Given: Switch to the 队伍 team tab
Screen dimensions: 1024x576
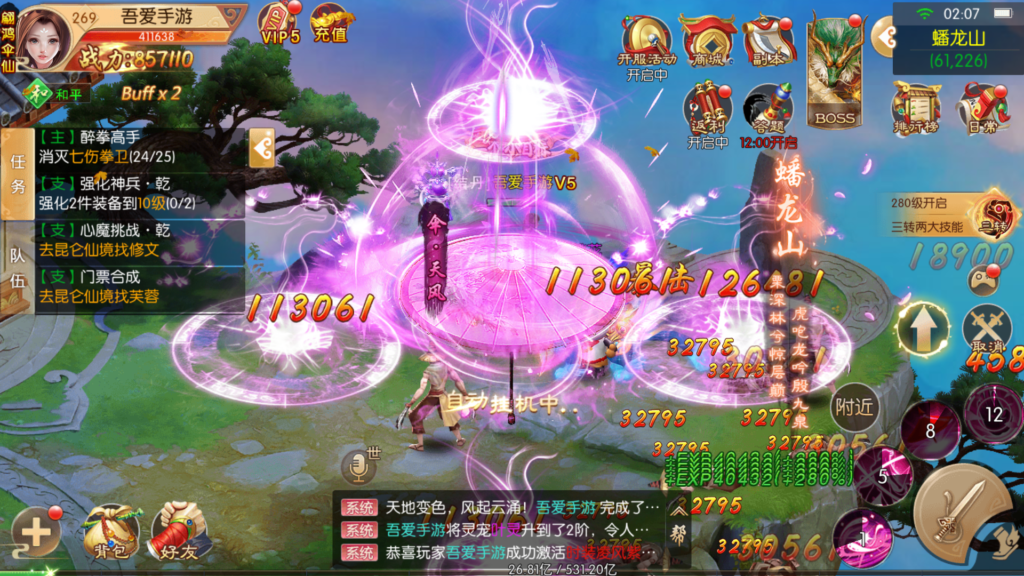Looking at the screenshot, I should click(x=17, y=264).
